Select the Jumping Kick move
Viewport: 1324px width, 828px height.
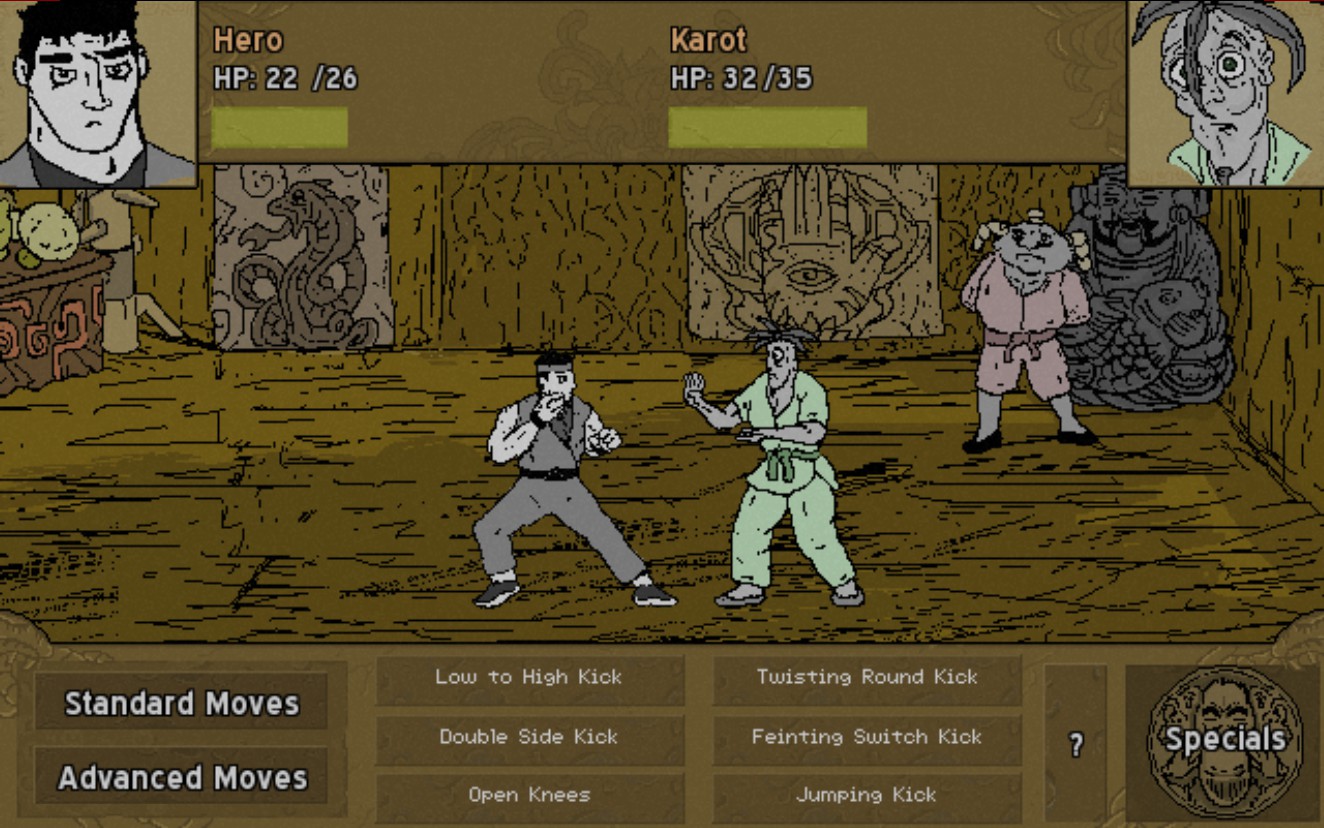point(866,796)
